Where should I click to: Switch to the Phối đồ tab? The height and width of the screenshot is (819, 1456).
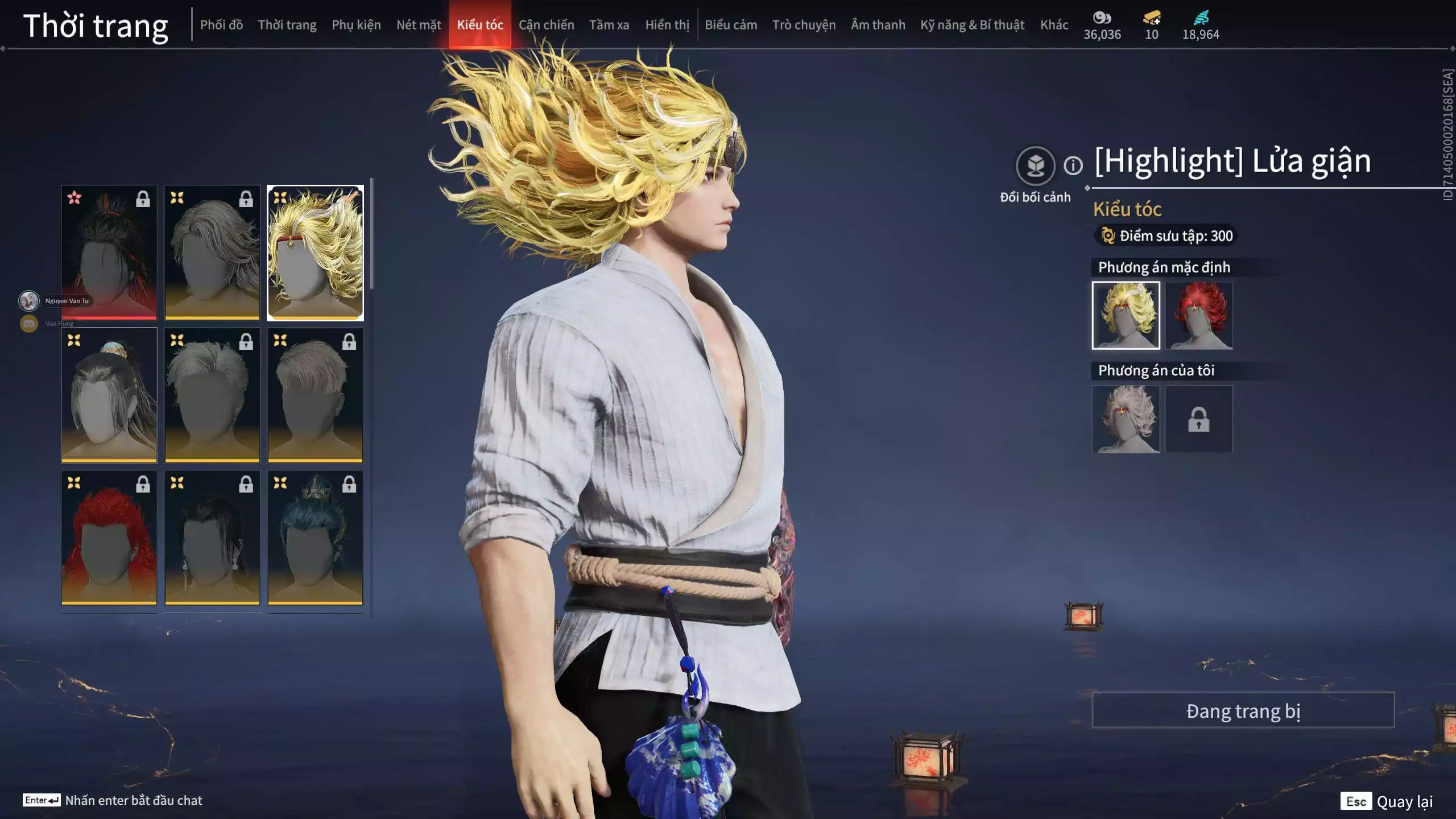(221, 25)
